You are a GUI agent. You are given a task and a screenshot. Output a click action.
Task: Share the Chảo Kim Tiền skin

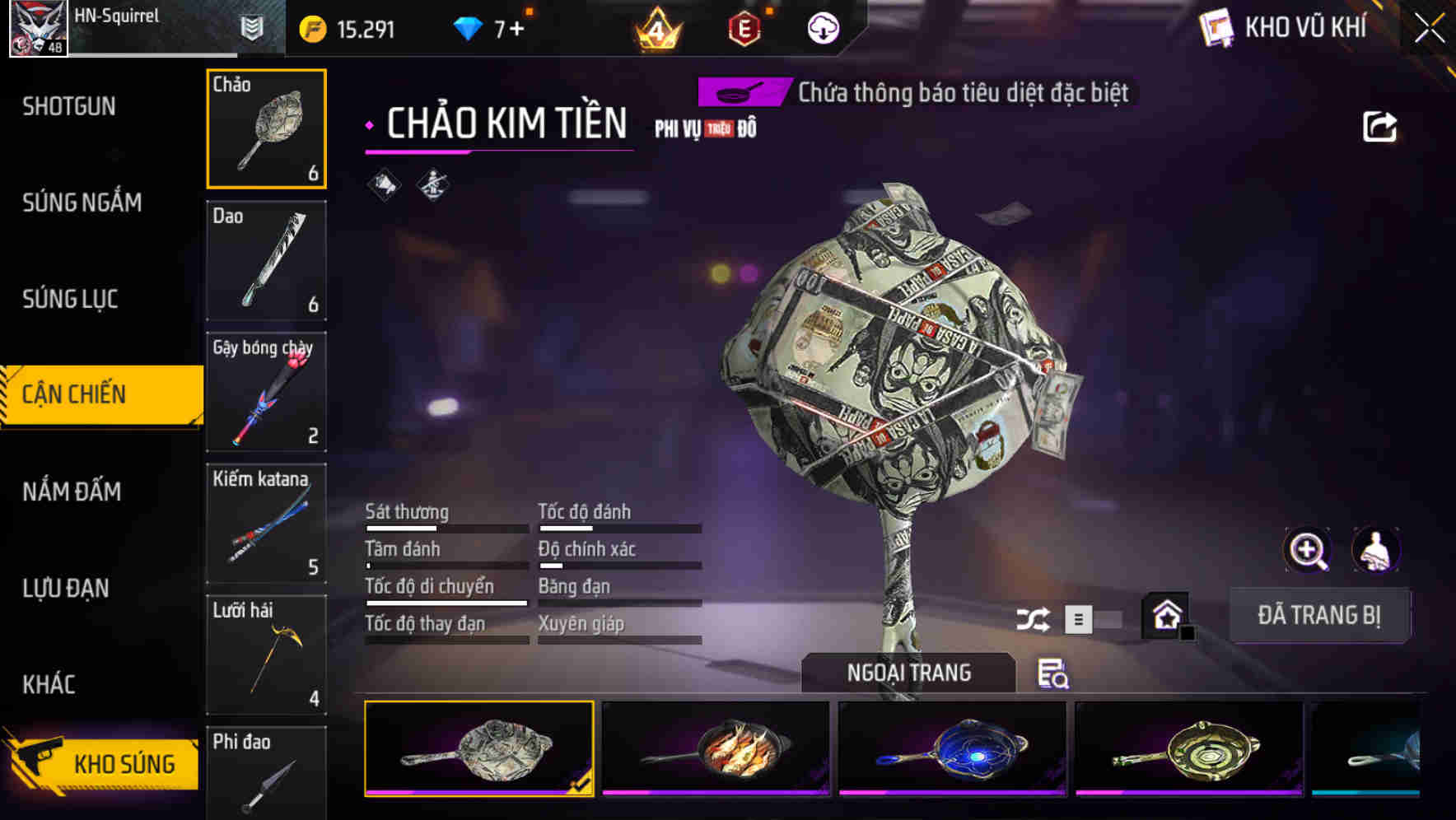tap(1379, 127)
